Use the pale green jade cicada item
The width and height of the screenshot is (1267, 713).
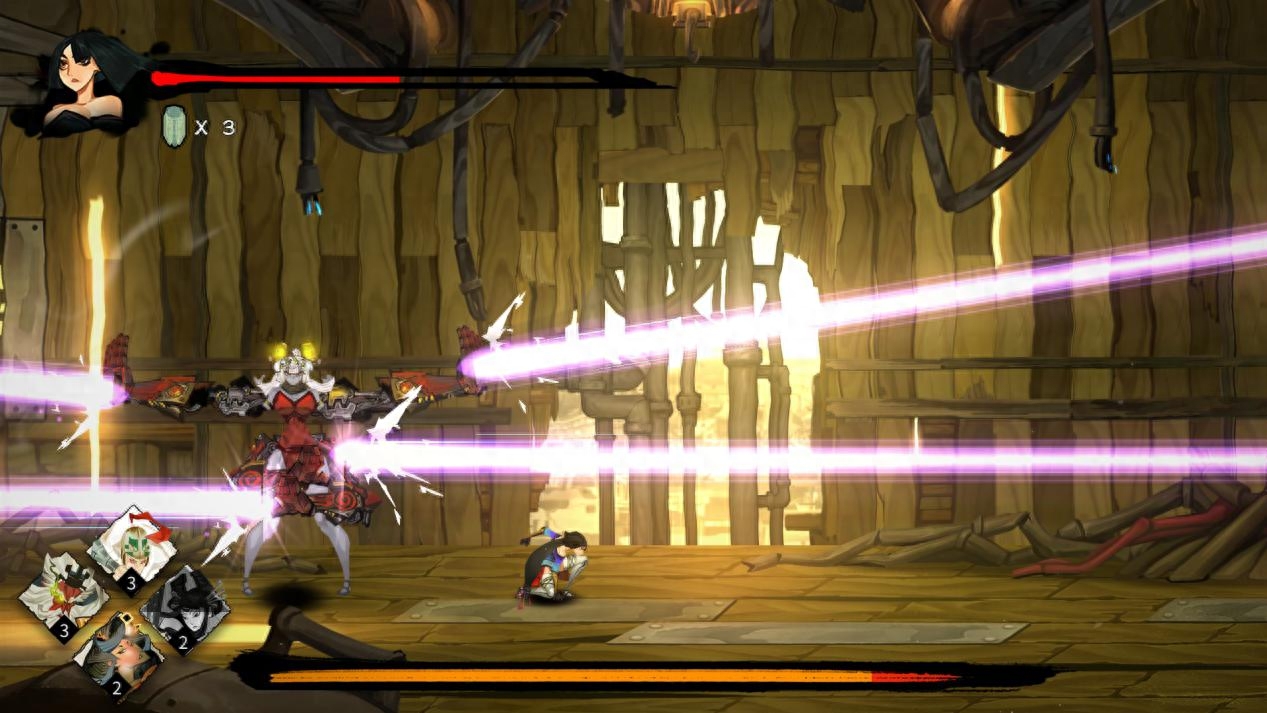(x=174, y=126)
